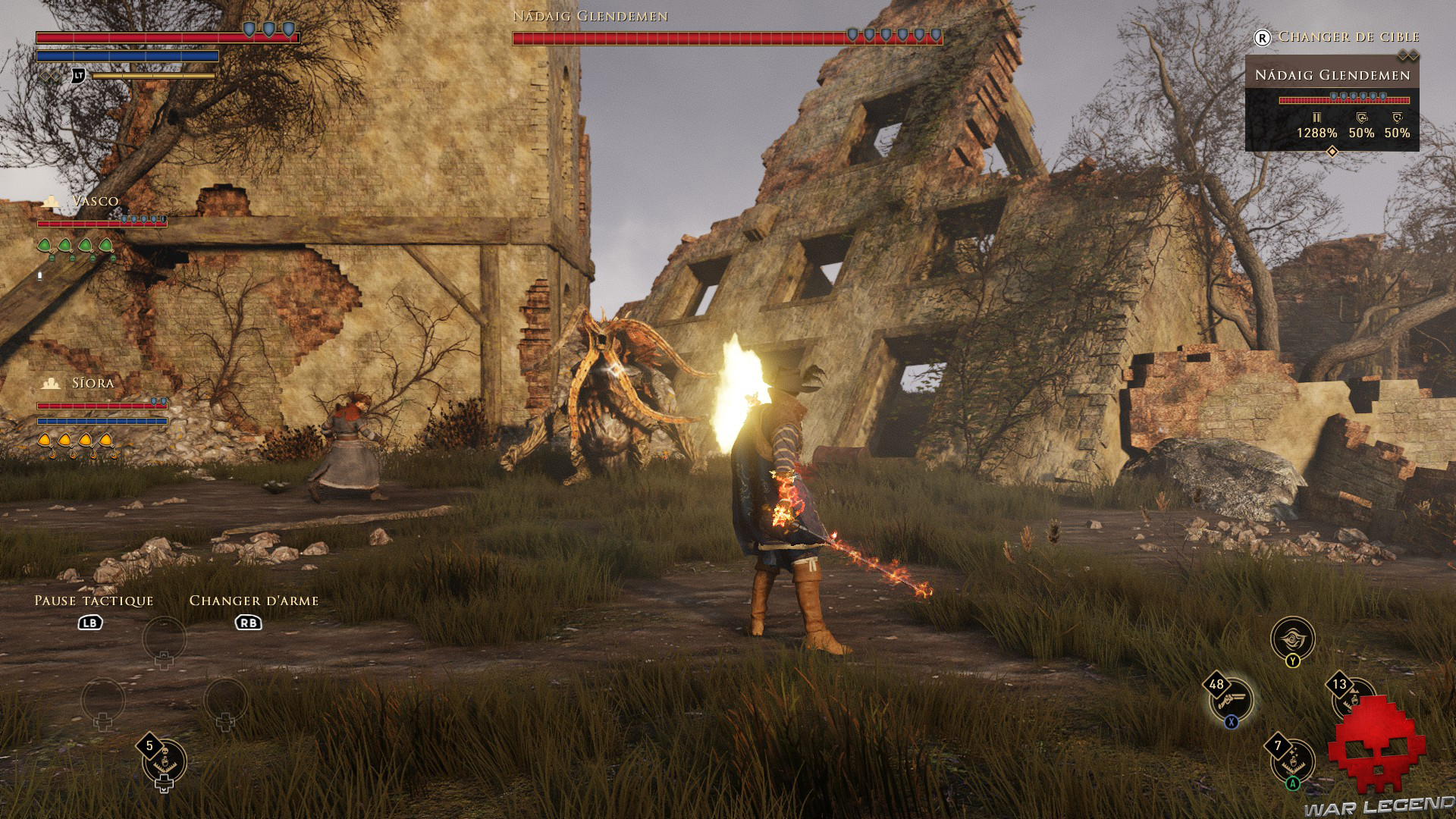Fire the pistol with 48 ammo

1231,699
